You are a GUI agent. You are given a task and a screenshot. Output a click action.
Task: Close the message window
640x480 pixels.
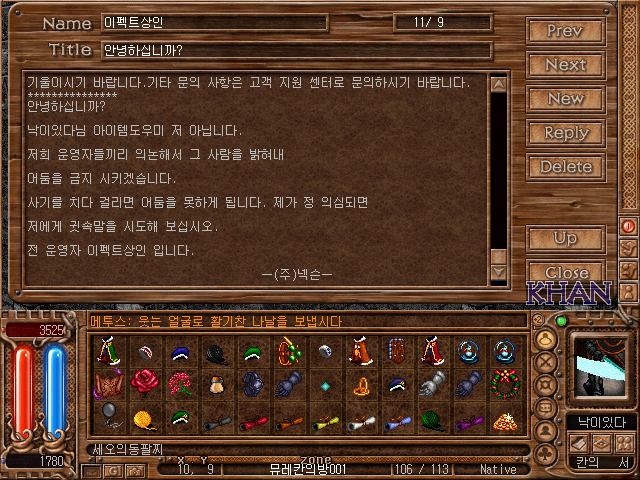coord(565,272)
